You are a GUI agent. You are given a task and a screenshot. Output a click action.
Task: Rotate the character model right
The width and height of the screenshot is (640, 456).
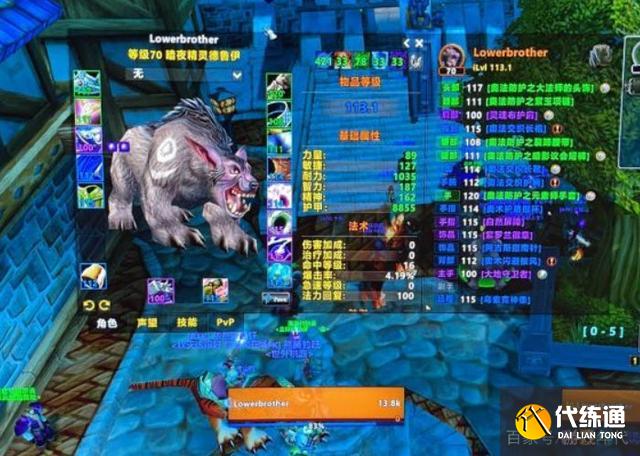[x=103, y=305]
